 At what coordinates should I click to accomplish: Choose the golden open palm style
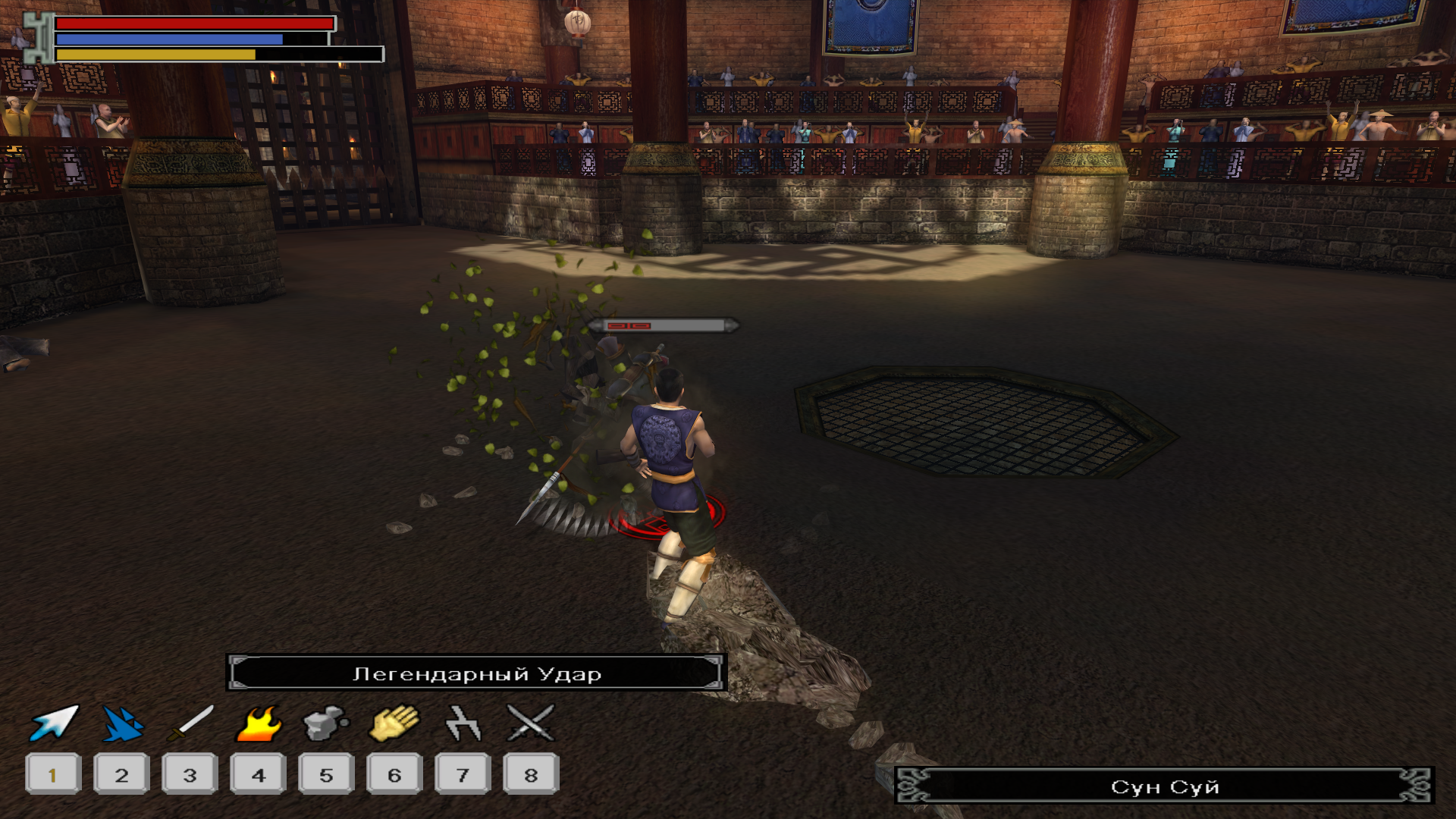pos(394,723)
